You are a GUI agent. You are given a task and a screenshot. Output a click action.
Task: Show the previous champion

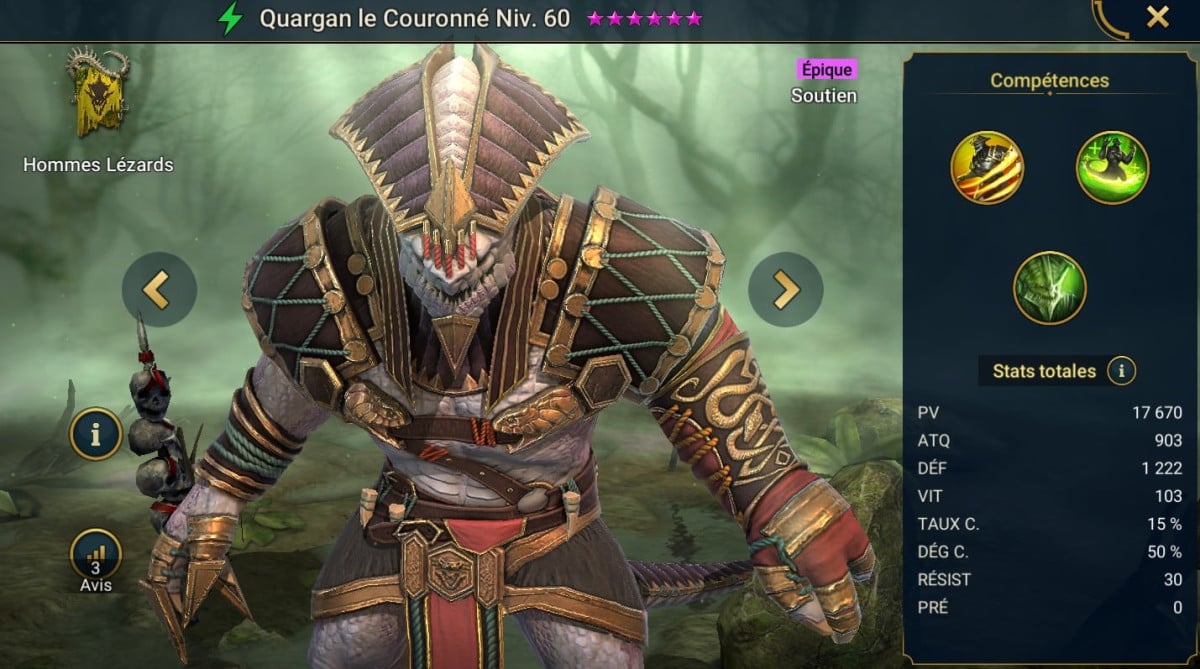click(x=159, y=290)
